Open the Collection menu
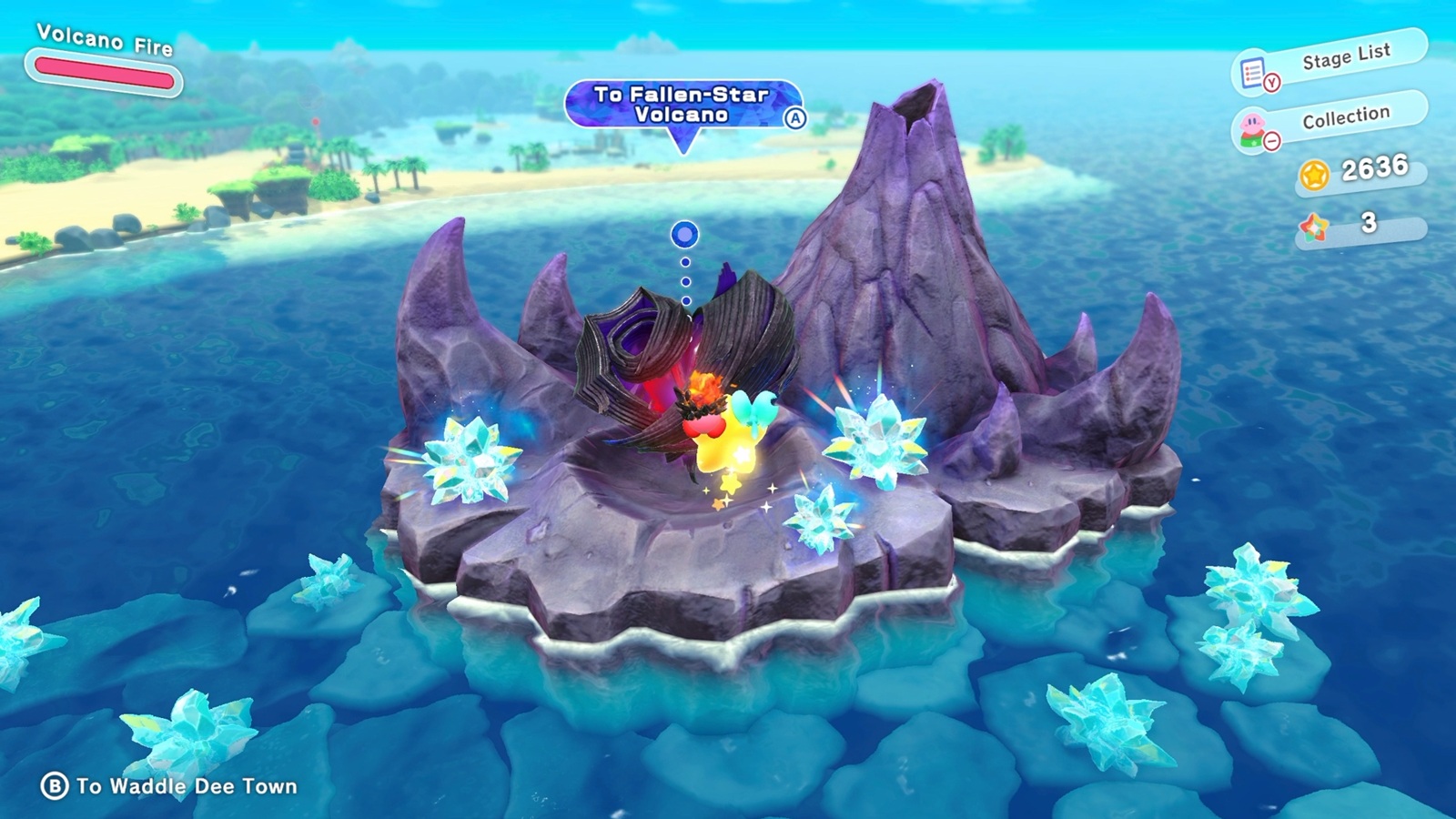Image resolution: width=1456 pixels, height=819 pixels. (x=1330, y=121)
